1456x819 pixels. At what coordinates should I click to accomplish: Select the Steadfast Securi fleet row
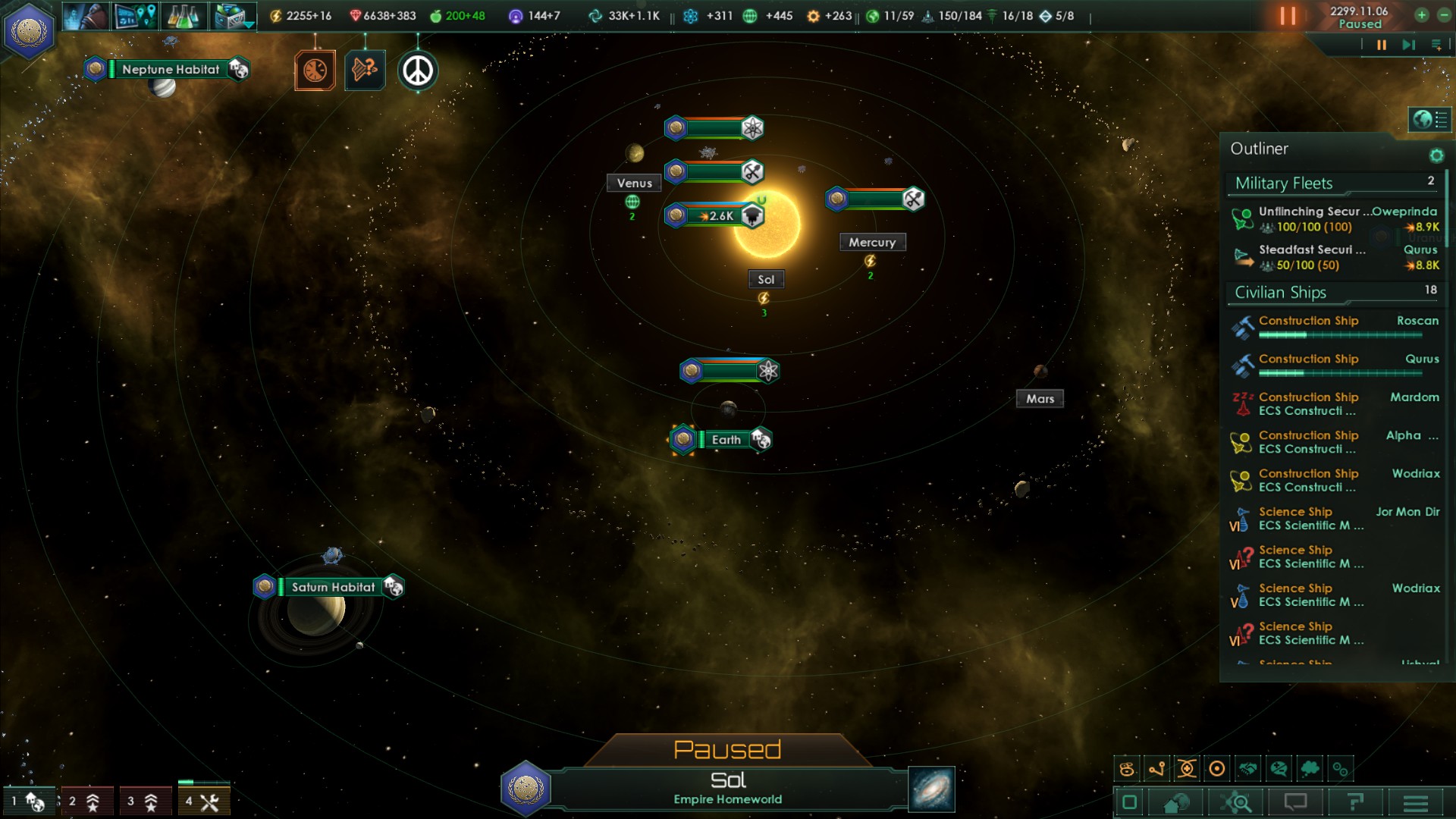point(1335,257)
